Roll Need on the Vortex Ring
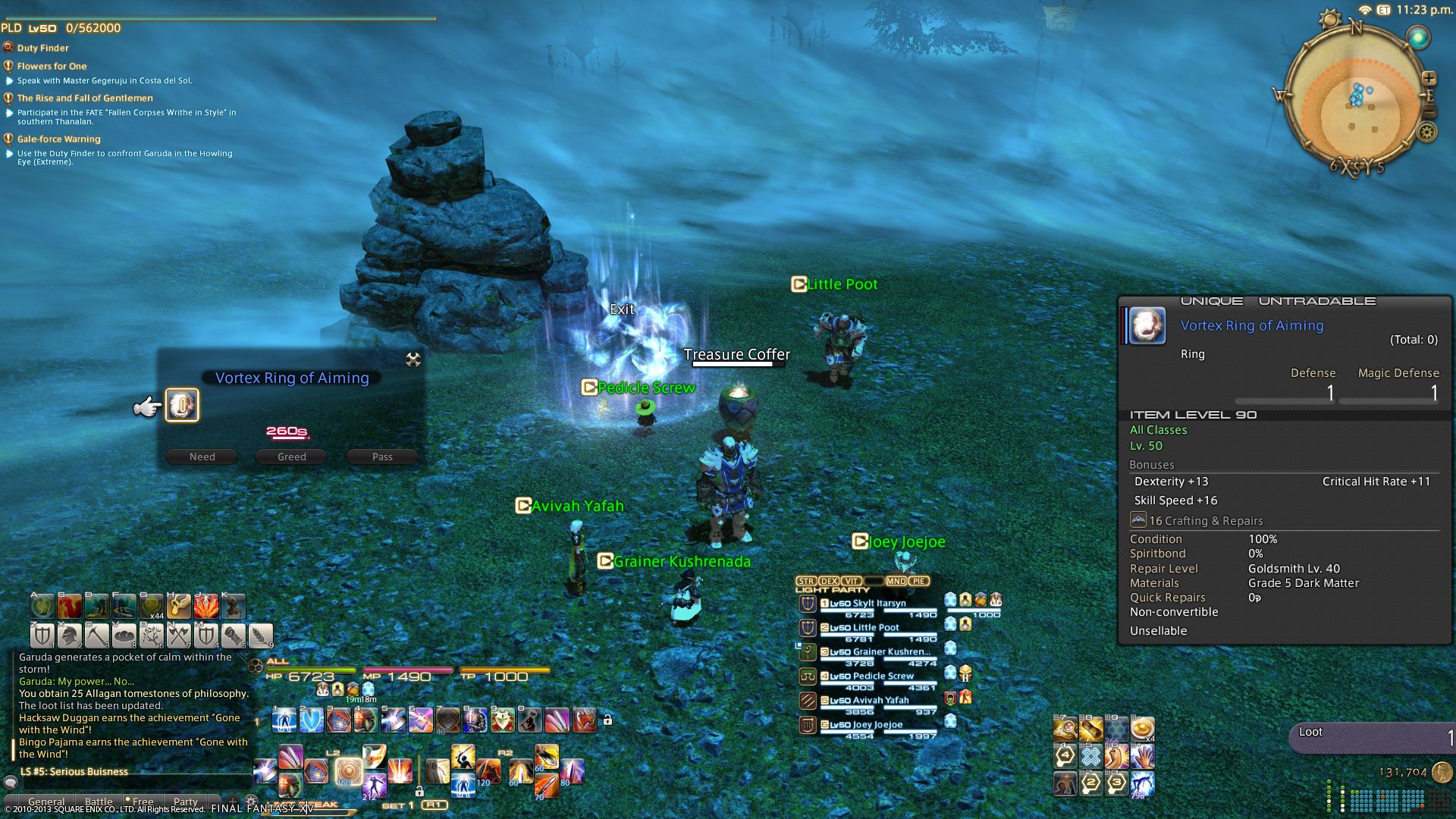The width and height of the screenshot is (1456, 819). 202,457
